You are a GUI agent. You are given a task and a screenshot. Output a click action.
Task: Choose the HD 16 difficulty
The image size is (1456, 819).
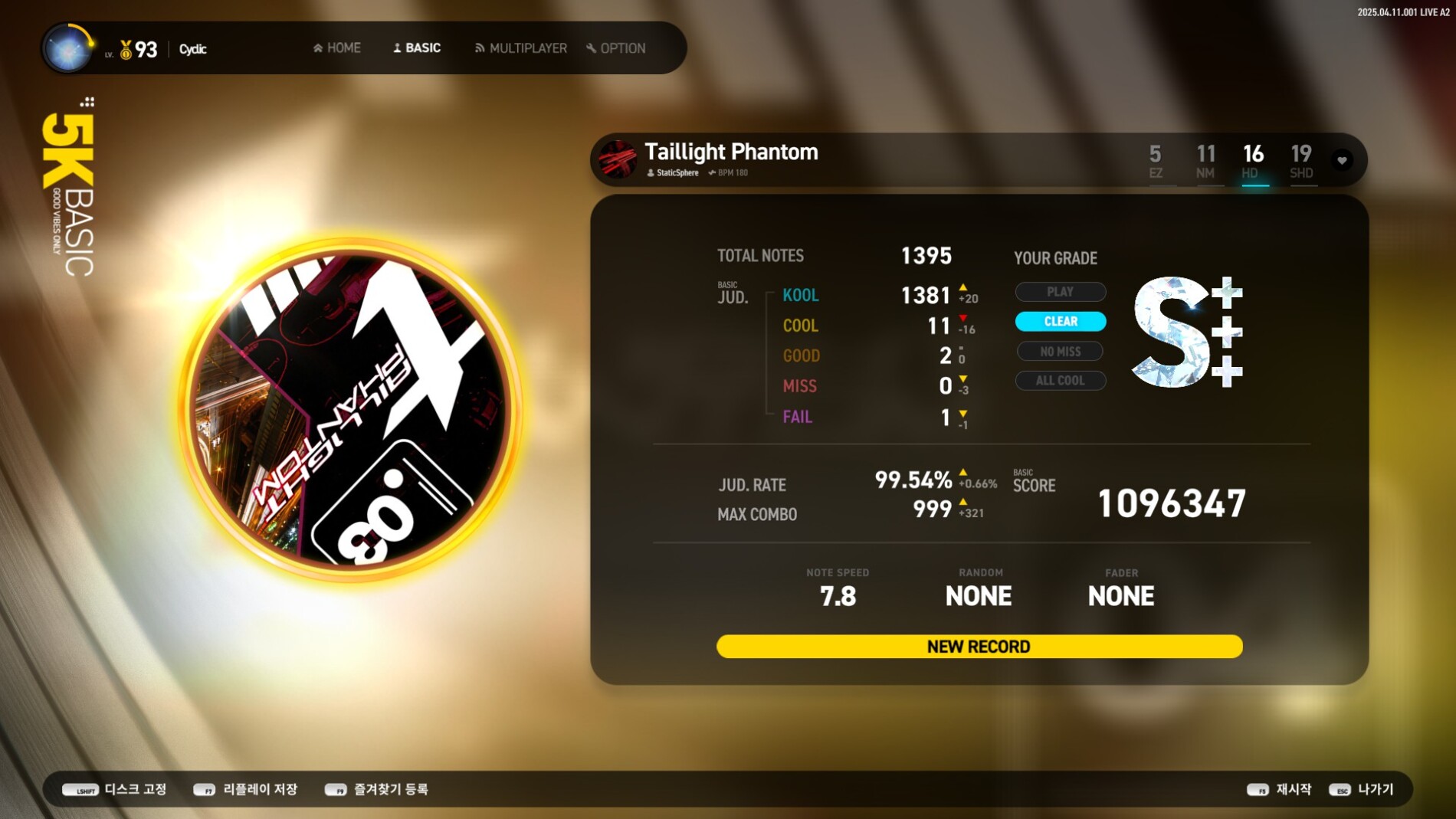(1253, 161)
